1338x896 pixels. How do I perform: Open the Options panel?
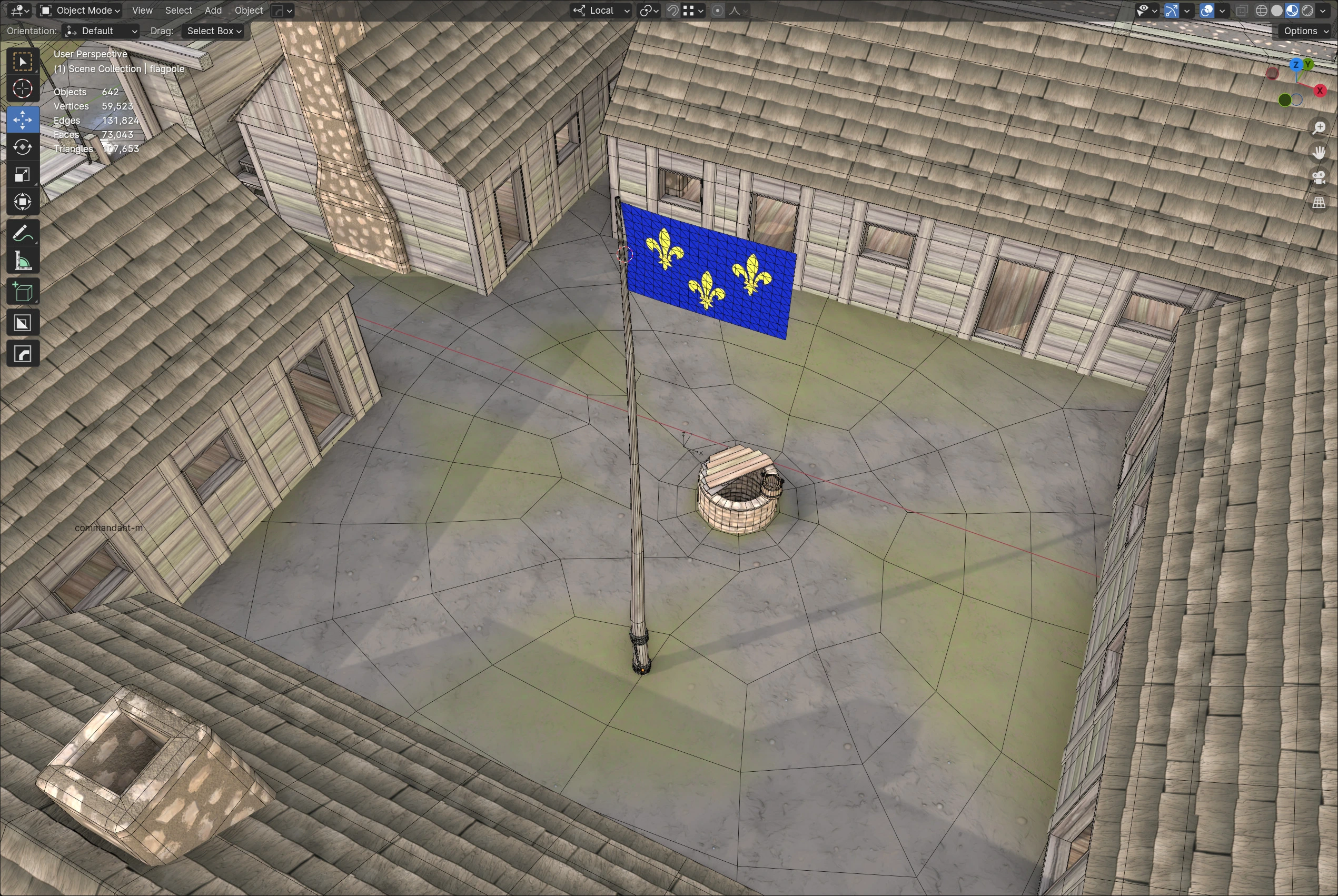point(1305,31)
